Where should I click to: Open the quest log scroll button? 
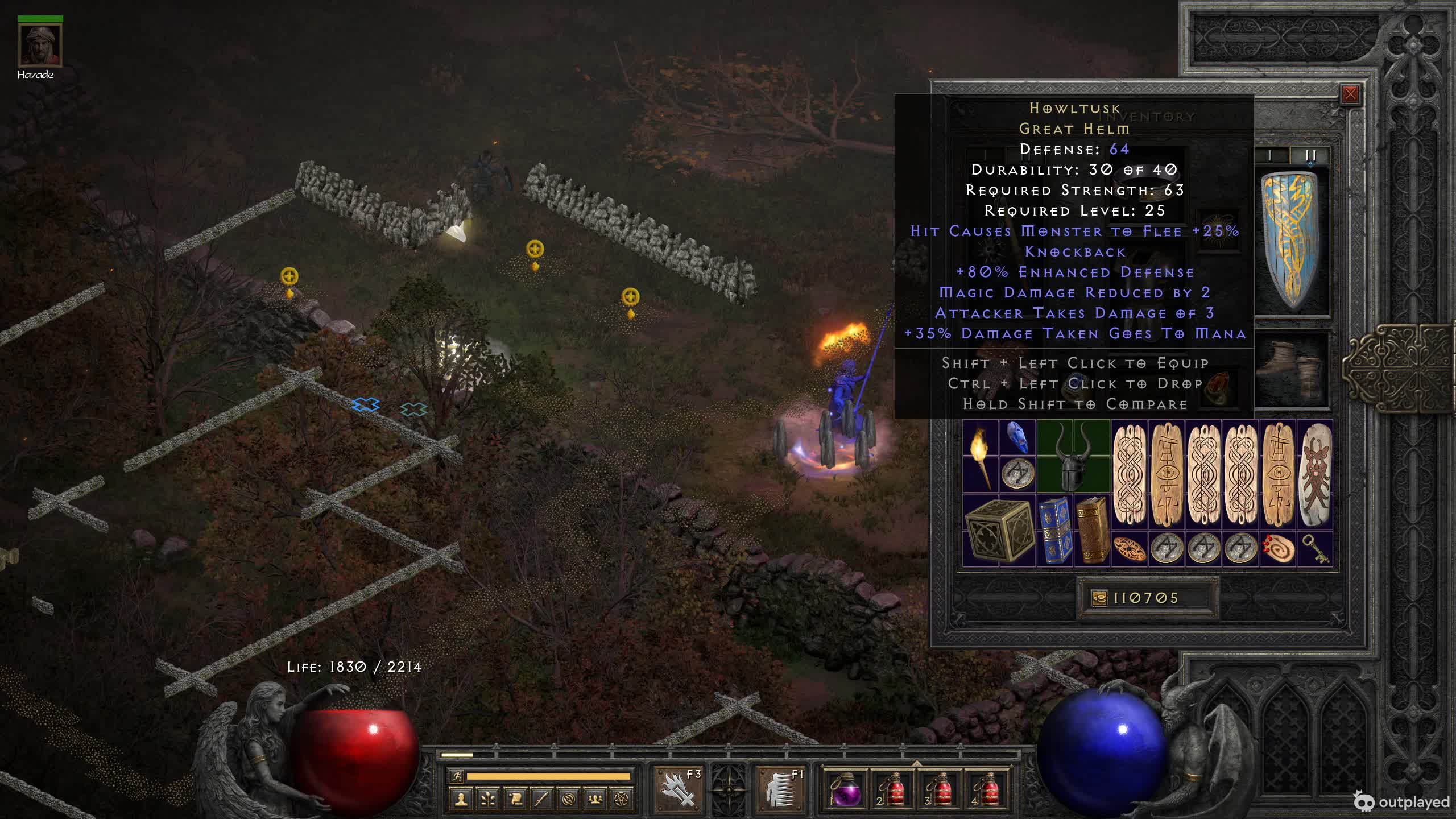coord(515,800)
